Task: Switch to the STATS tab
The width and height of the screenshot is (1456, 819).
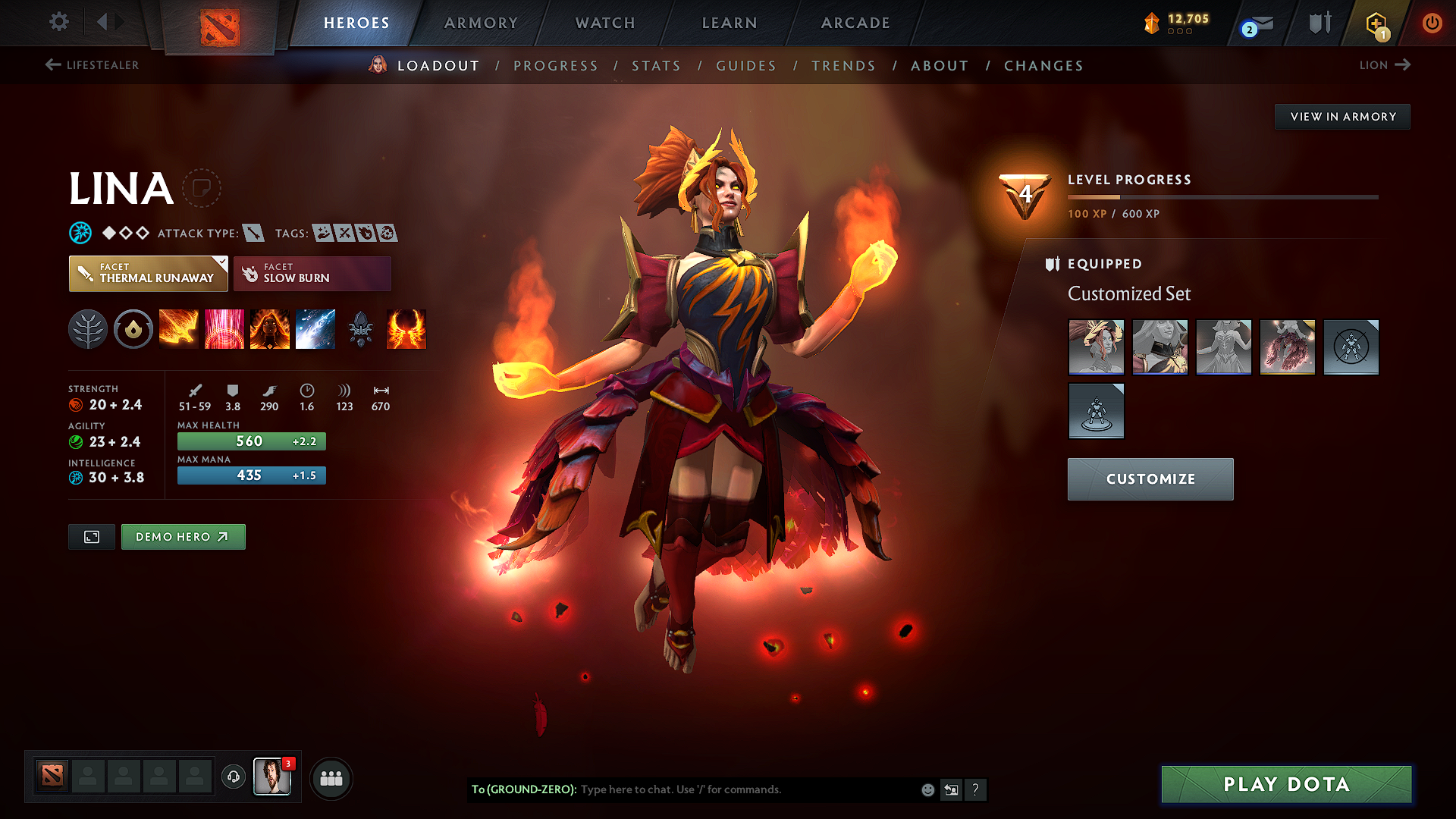Action: (x=656, y=66)
